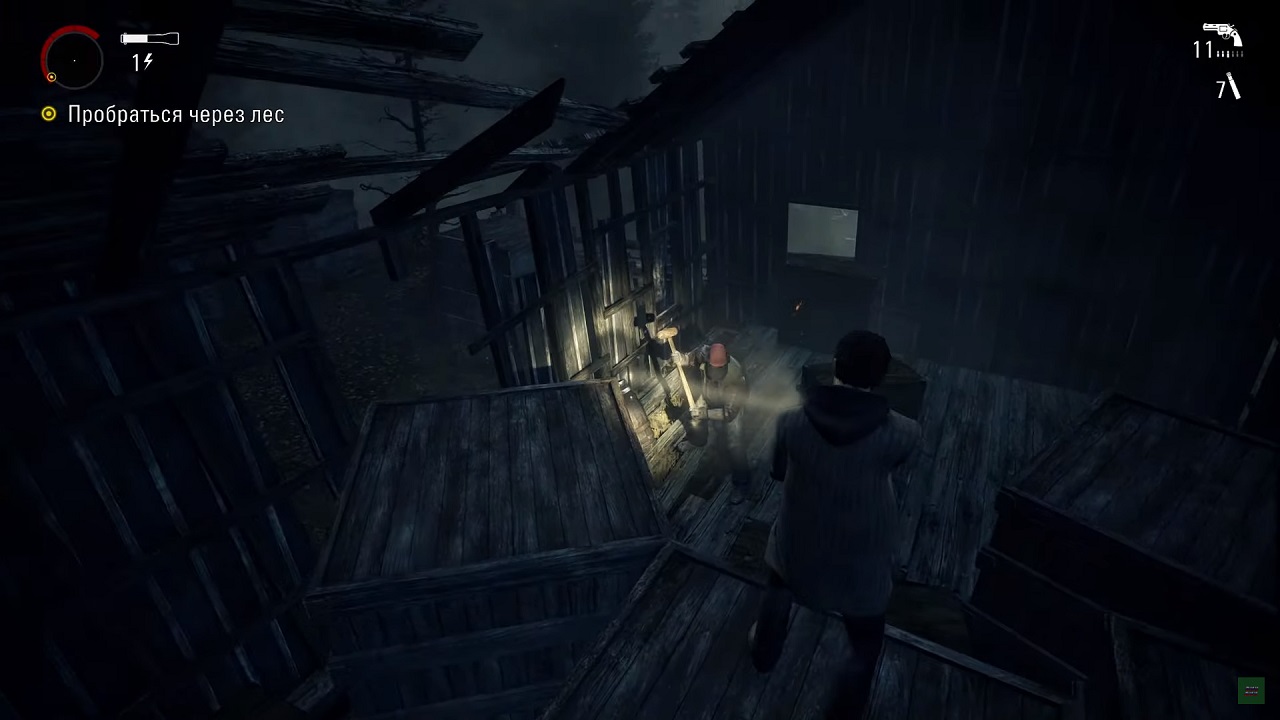Image resolution: width=1280 pixels, height=720 pixels.
Task: Click the flashlight battery icon
Action: coord(148,38)
